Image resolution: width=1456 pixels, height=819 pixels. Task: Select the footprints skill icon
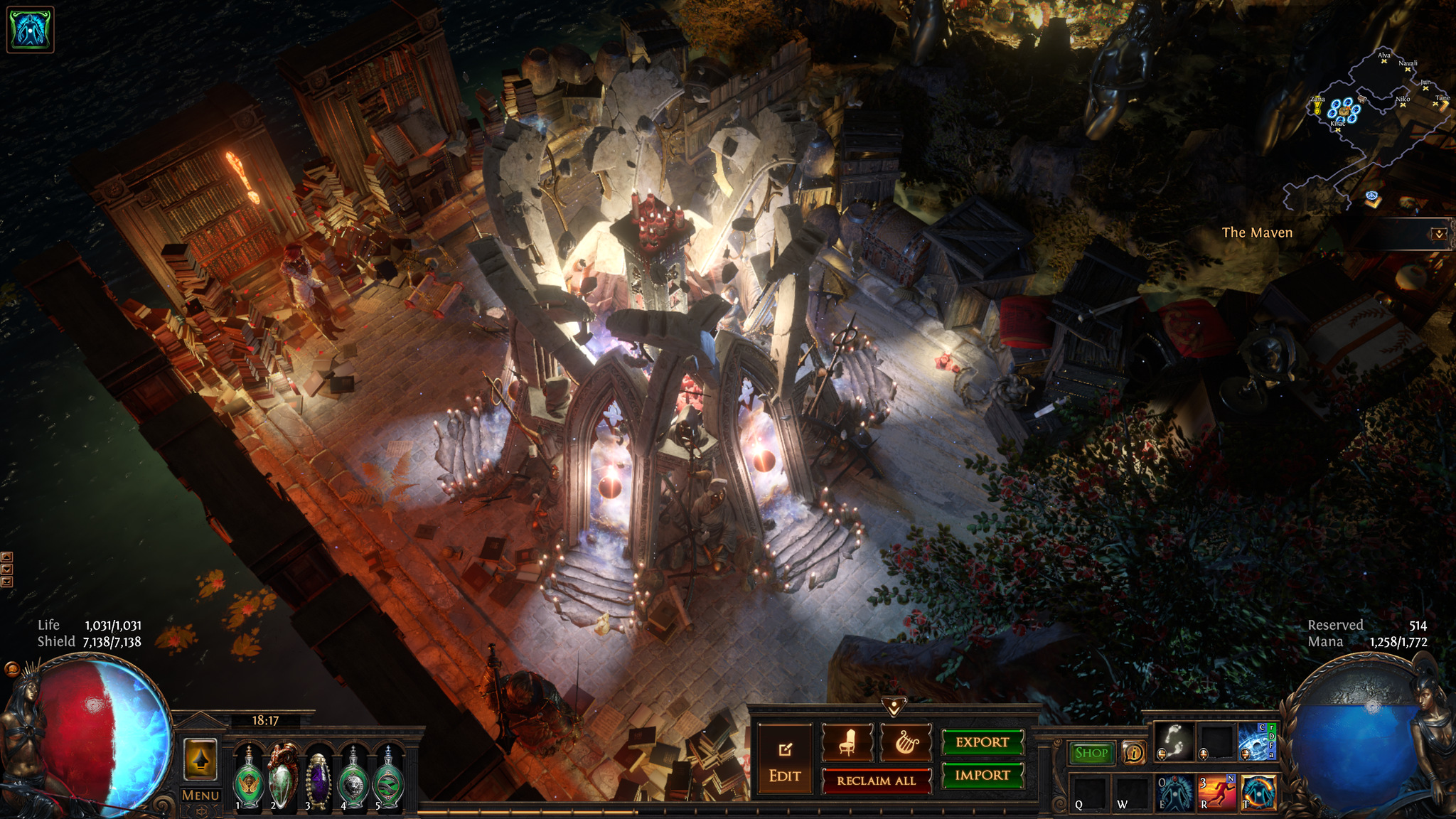pyautogui.click(x=1174, y=742)
